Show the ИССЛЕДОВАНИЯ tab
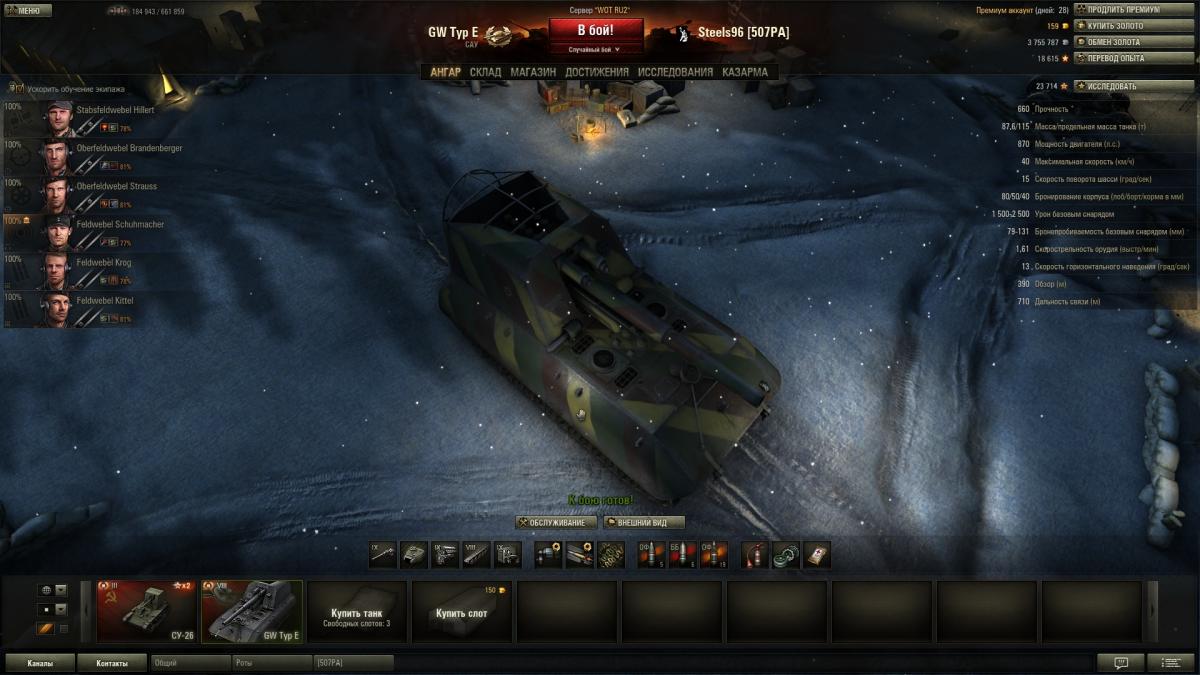This screenshot has height=675, width=1200. click(x=675, y=72)
